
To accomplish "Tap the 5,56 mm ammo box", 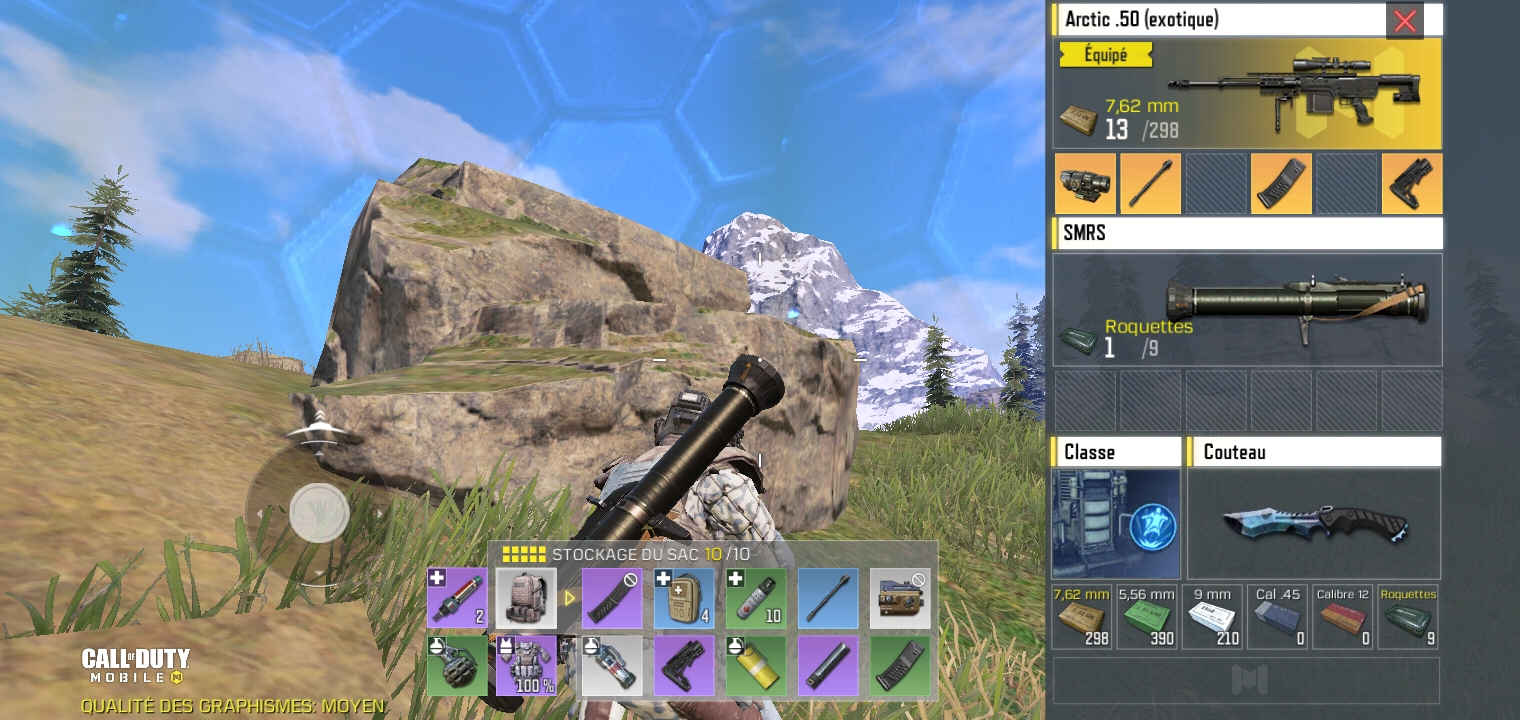I will pos(1147,618).
